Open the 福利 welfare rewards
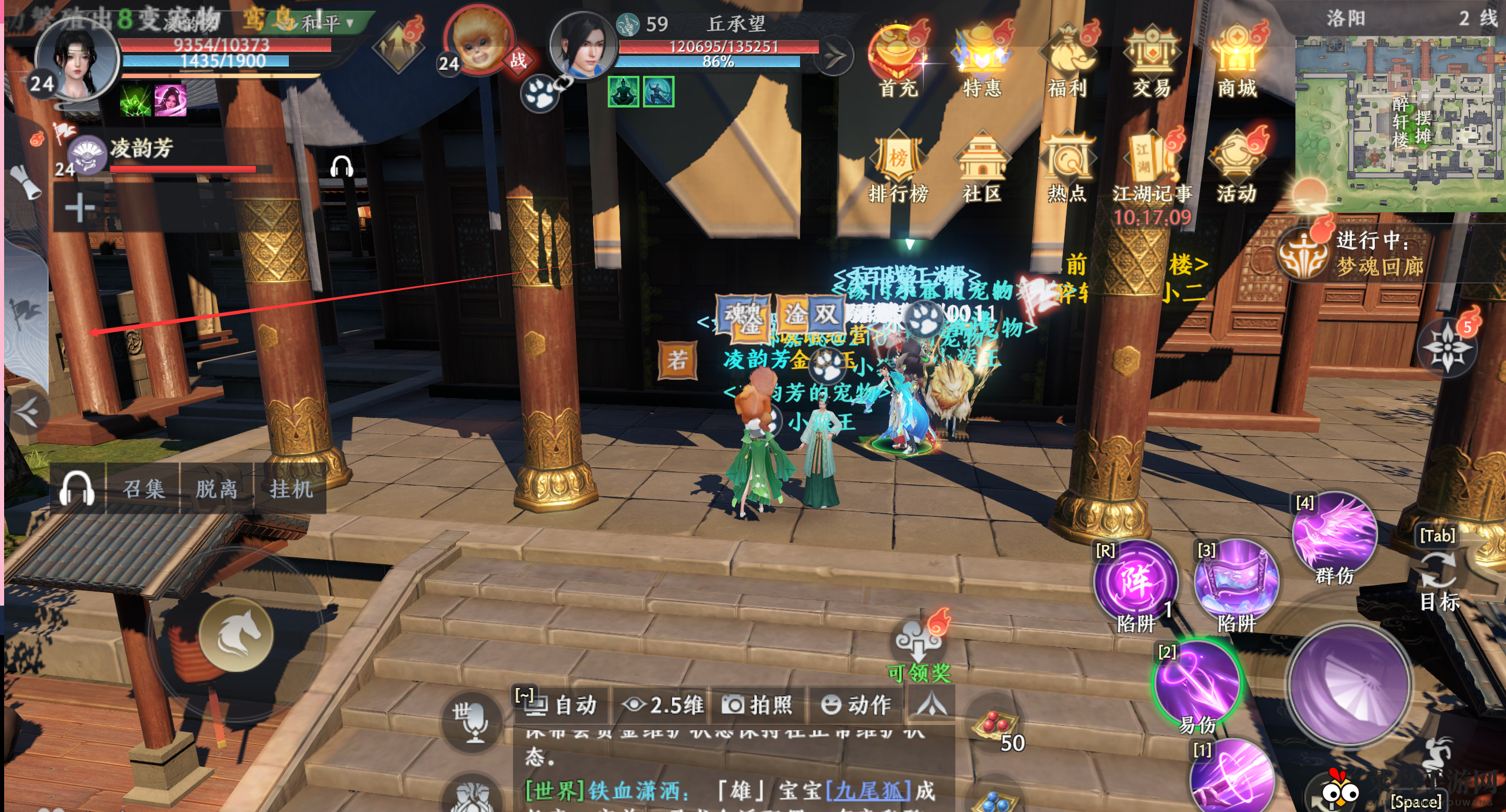The height and width of the screenshot is (812, 1506). pos(1067,59)
